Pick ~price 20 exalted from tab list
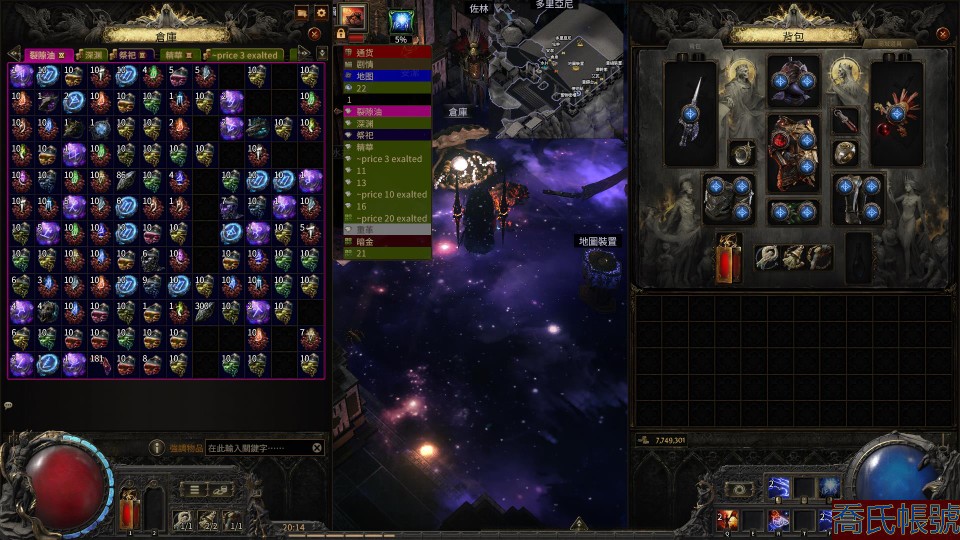This screenshot has height=540, width=960. coord(390,218)
